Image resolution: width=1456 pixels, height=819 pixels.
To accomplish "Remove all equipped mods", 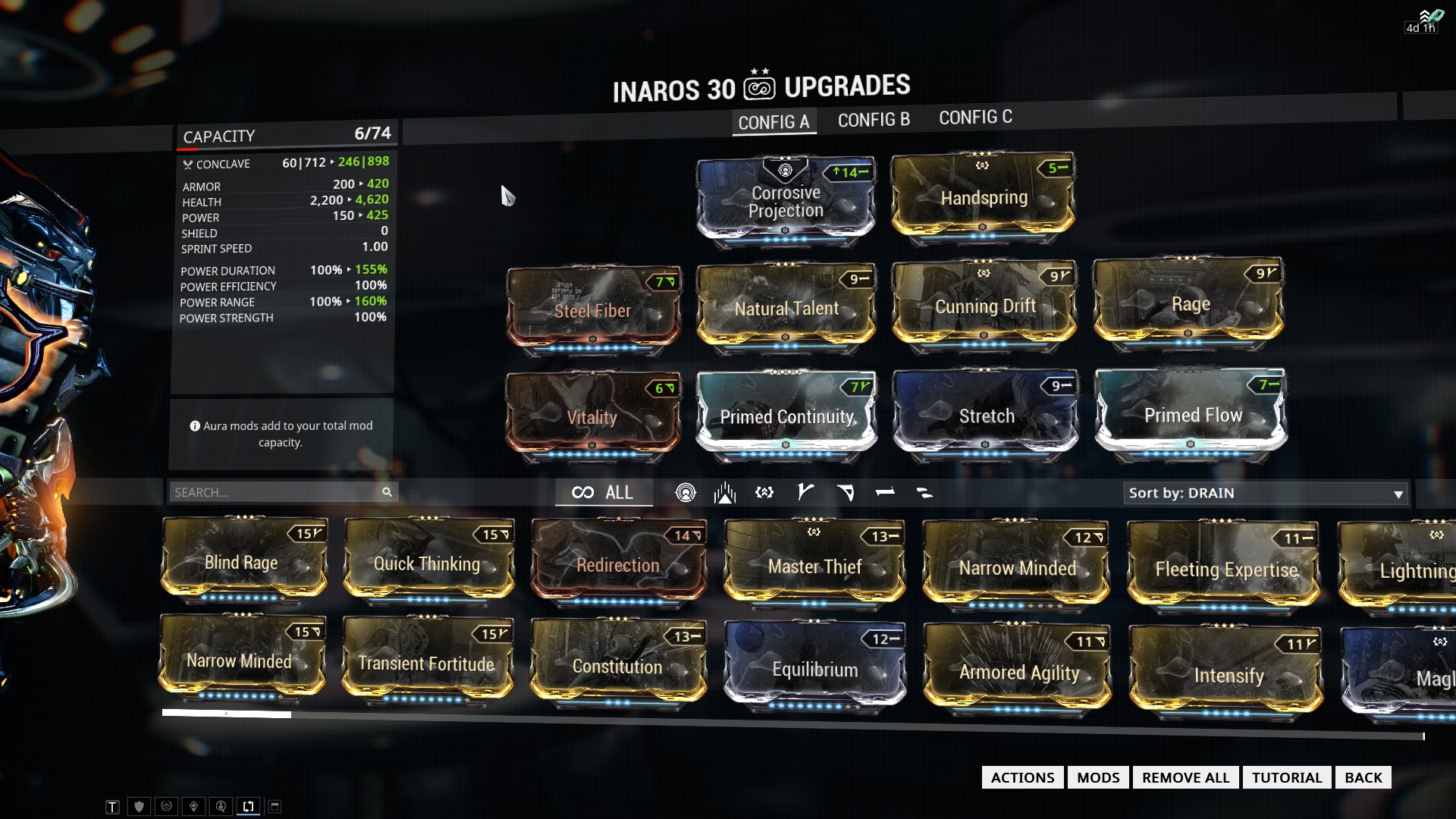I will (1185, 777).
